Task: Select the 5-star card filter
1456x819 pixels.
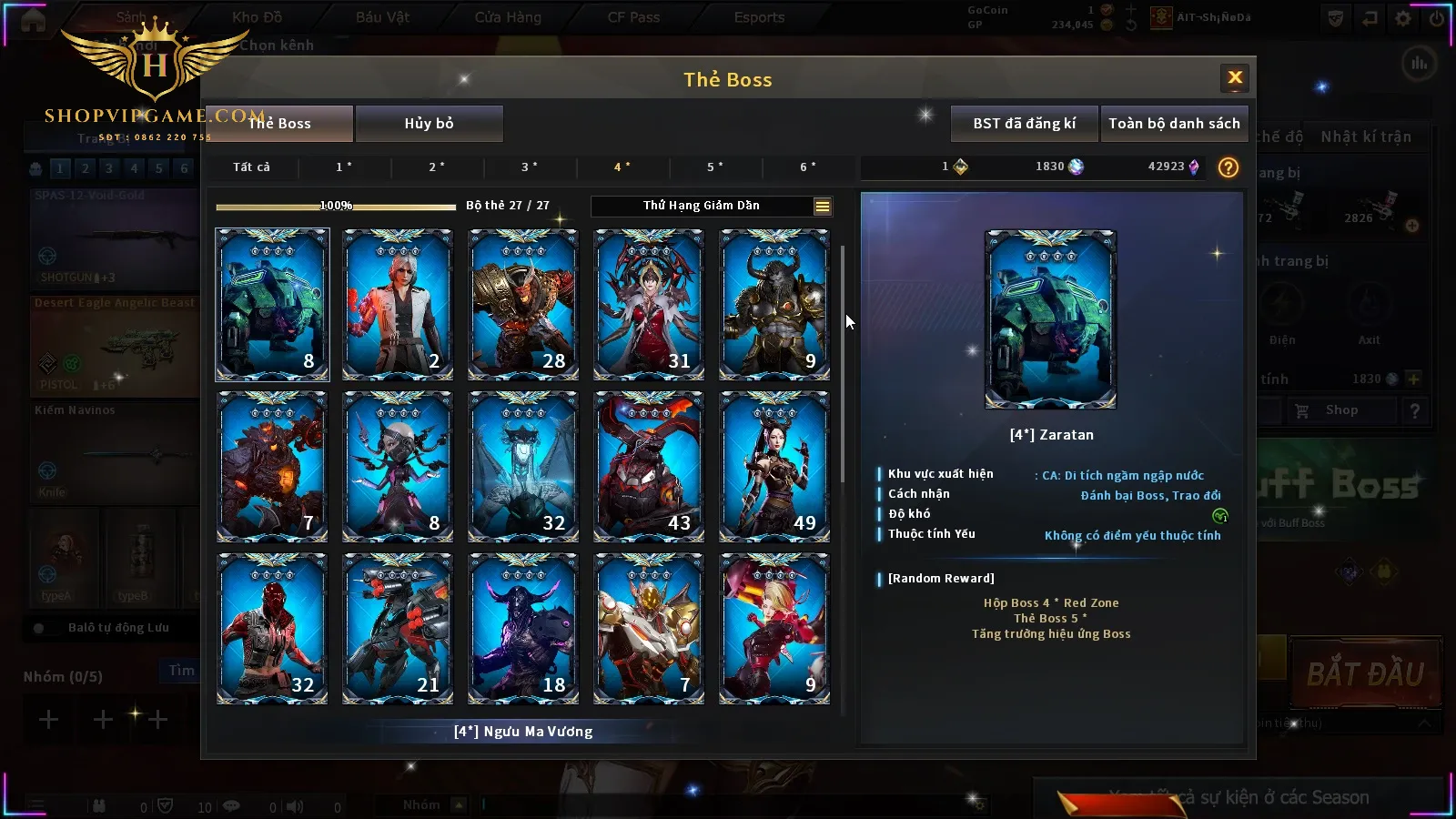Action: (714, 167)
